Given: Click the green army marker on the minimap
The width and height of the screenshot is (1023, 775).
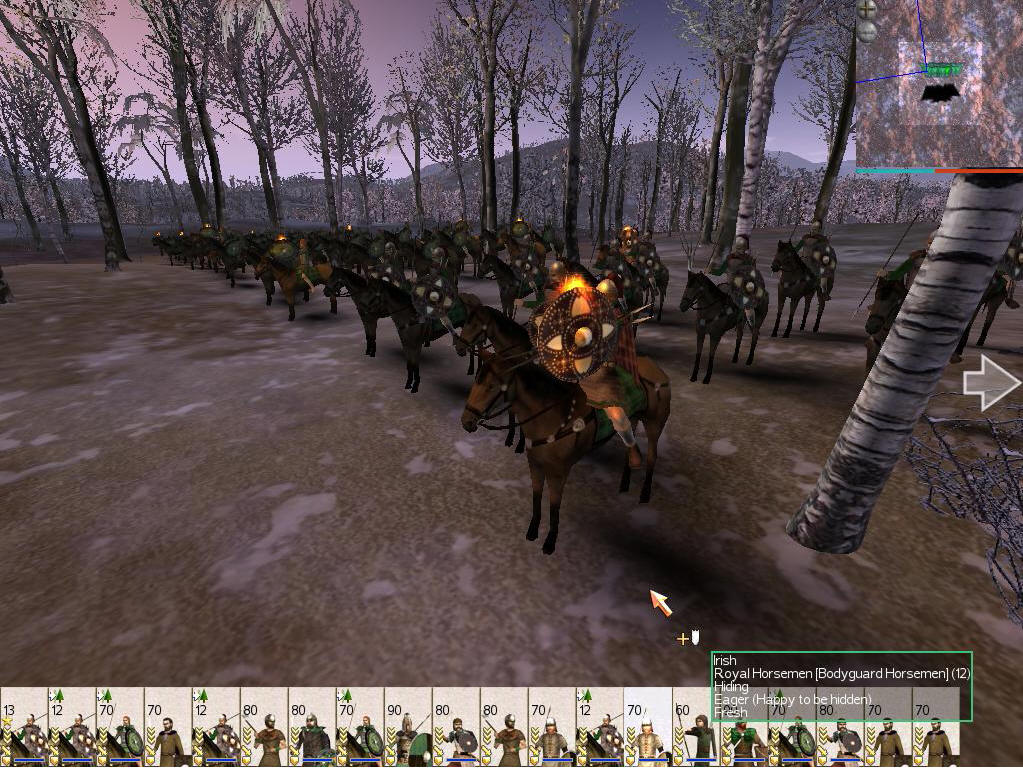Looking at the screenshot, I should tap(939, 70).
